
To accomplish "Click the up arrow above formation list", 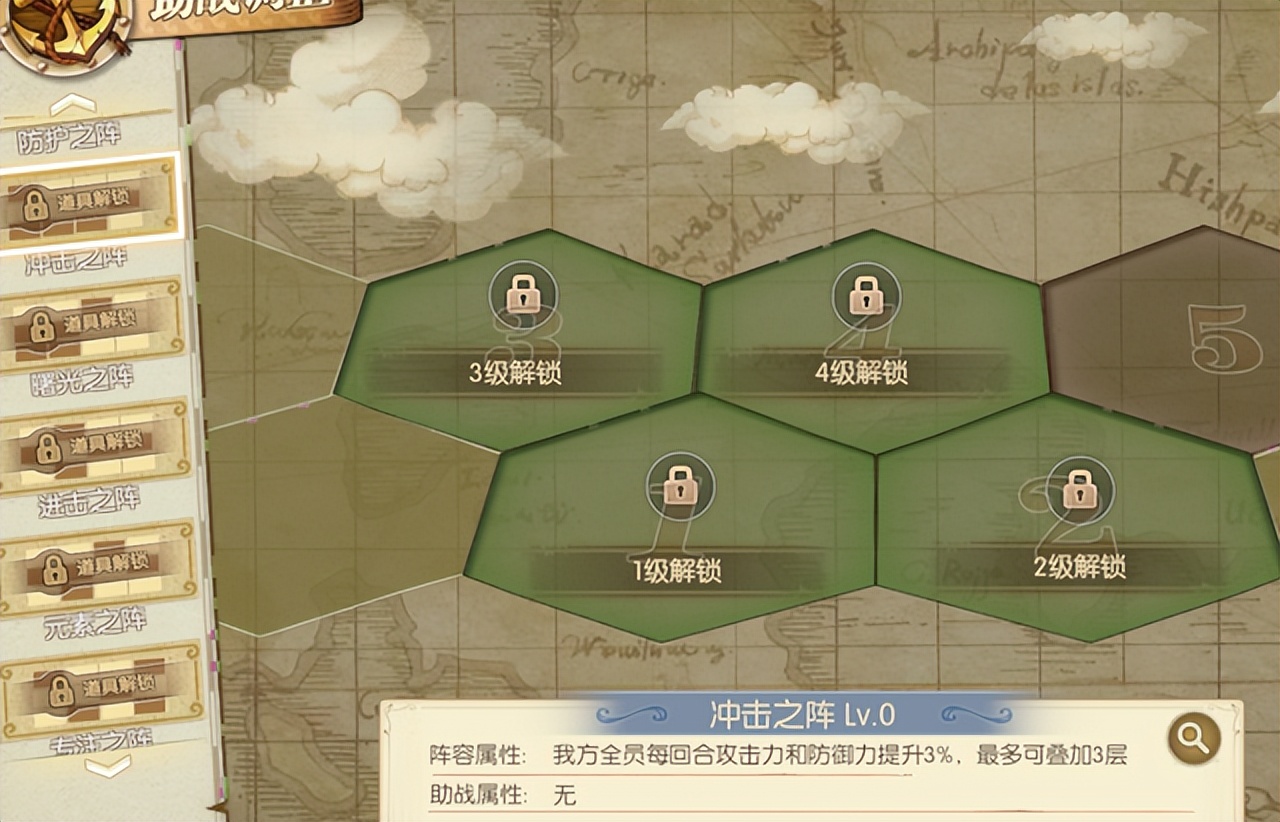I will [72, 103].
